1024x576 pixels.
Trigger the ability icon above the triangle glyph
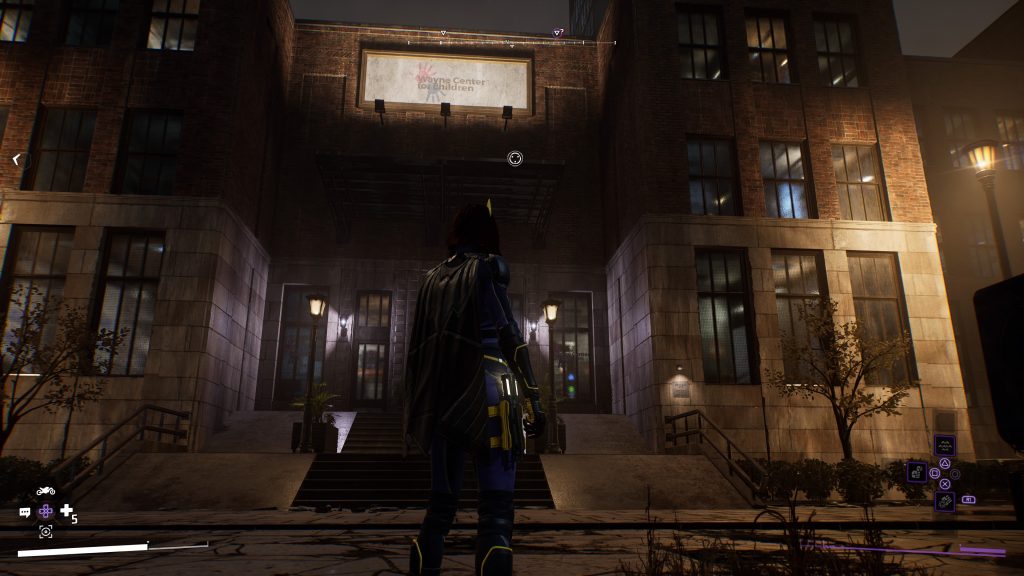[x=944, y=445]
